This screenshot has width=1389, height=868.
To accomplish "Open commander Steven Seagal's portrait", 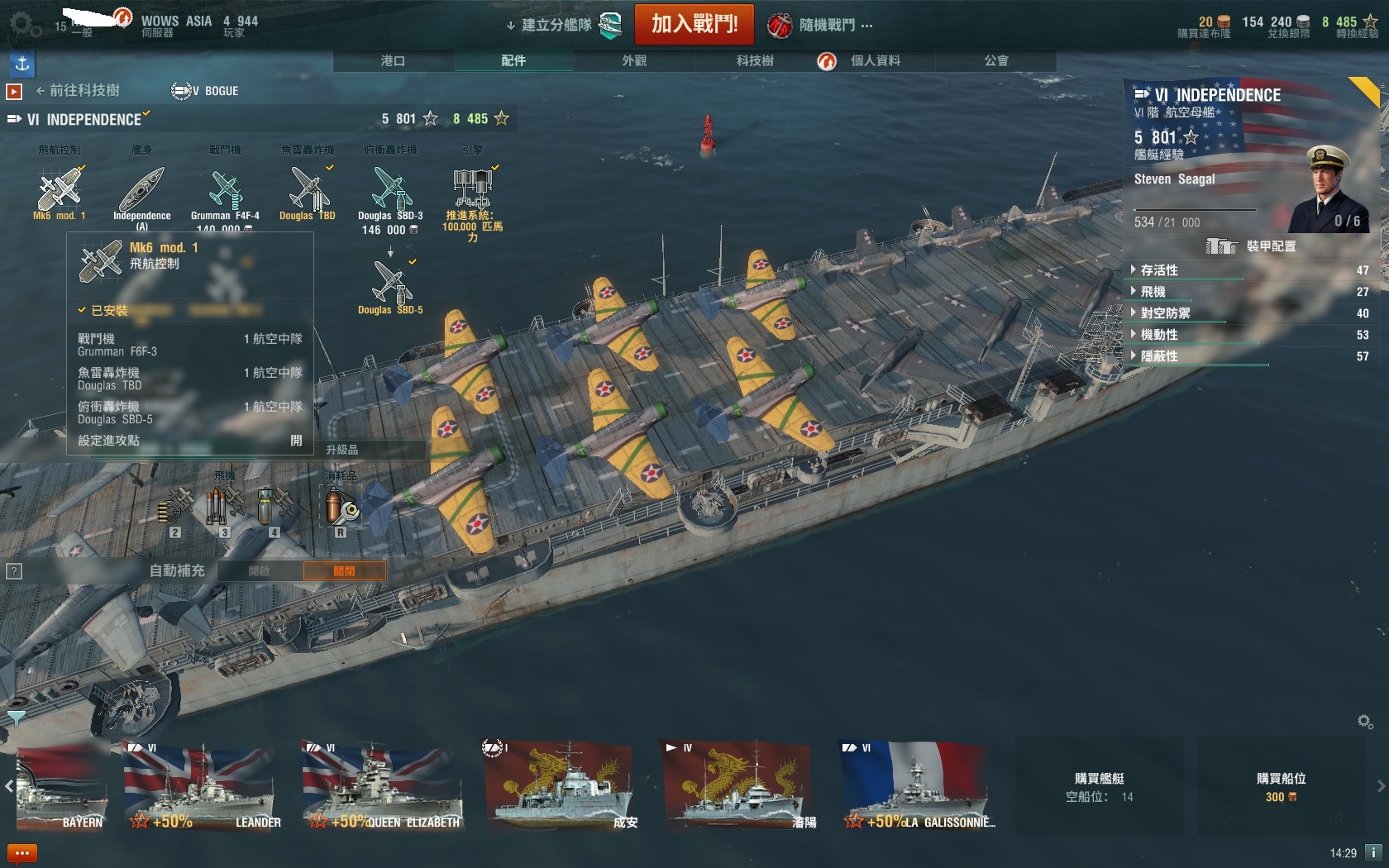I will coord(1326,190).
